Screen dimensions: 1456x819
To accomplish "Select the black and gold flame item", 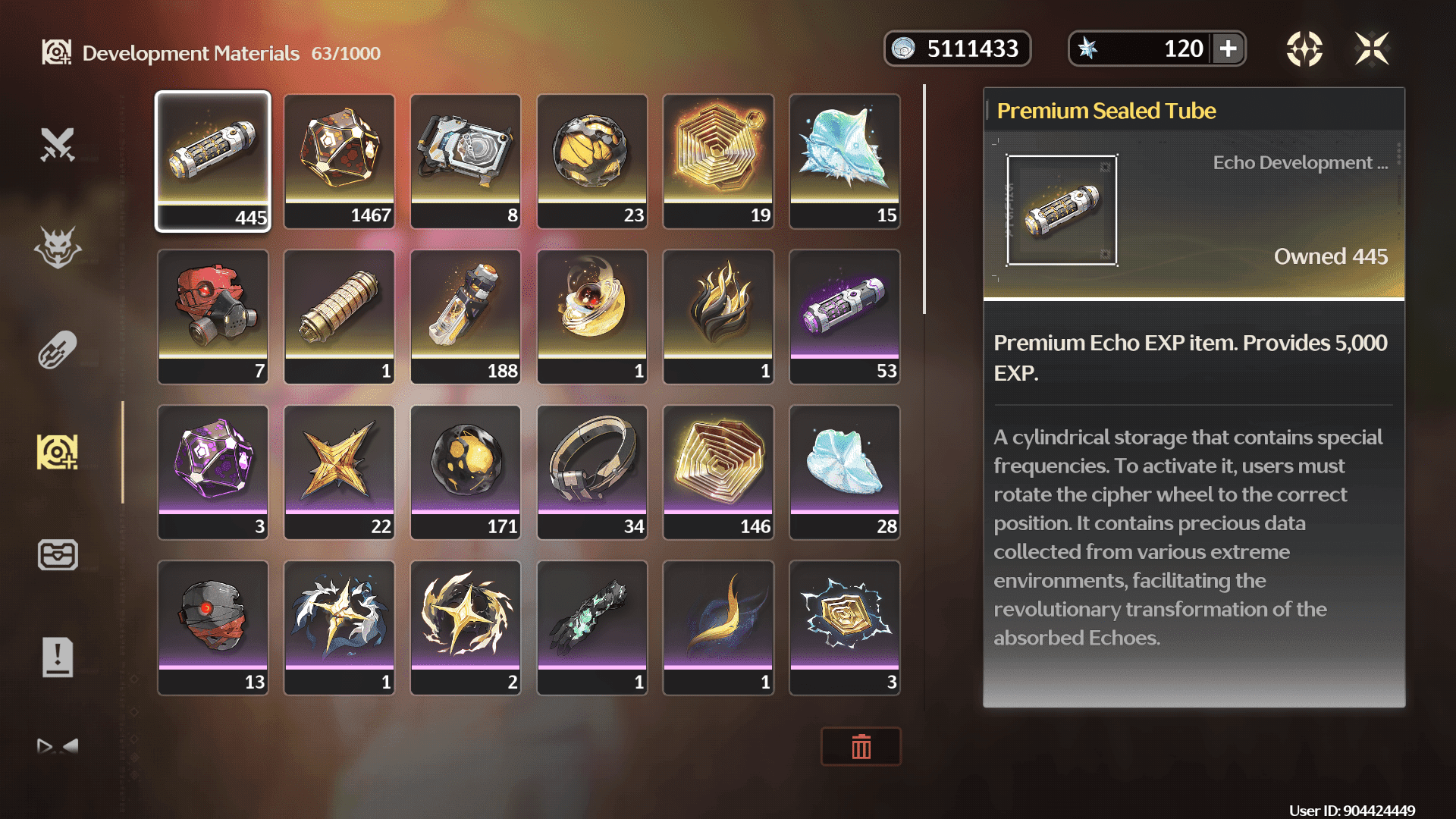I will [x=718, y=316].
